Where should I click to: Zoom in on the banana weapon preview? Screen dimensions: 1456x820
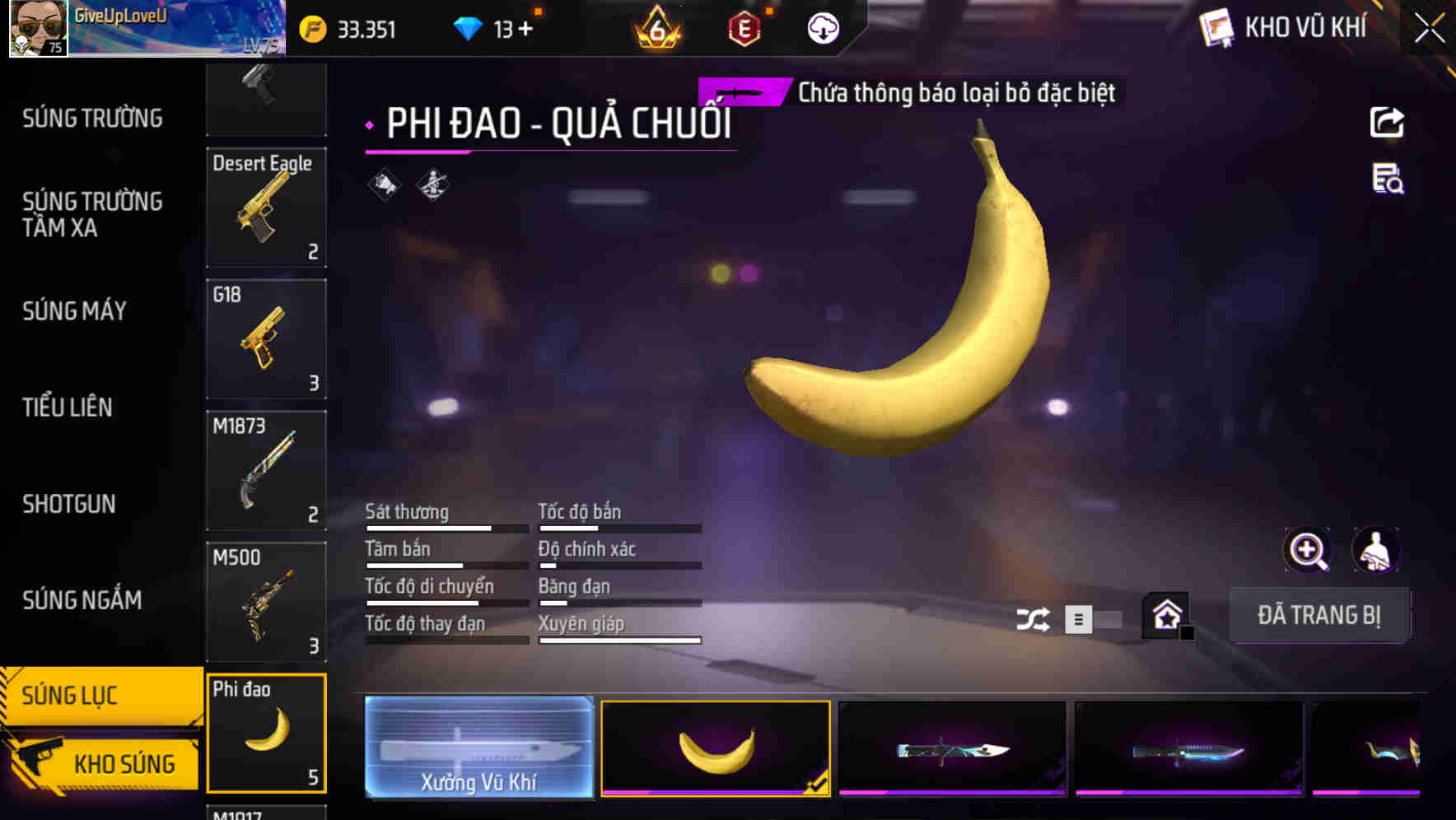pos(1308,550)
